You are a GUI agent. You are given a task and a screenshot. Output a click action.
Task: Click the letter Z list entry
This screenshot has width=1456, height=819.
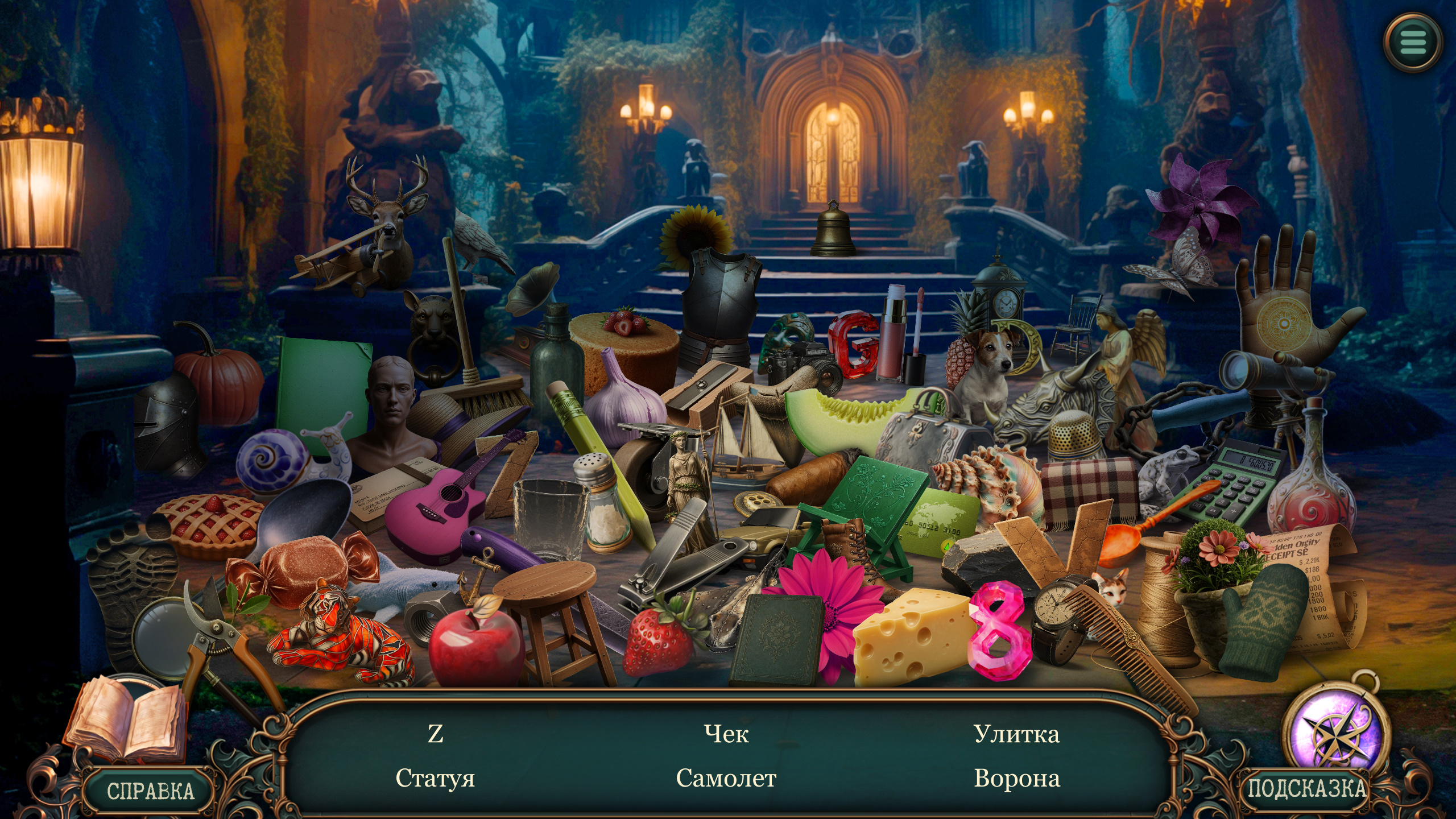[435, 734]
